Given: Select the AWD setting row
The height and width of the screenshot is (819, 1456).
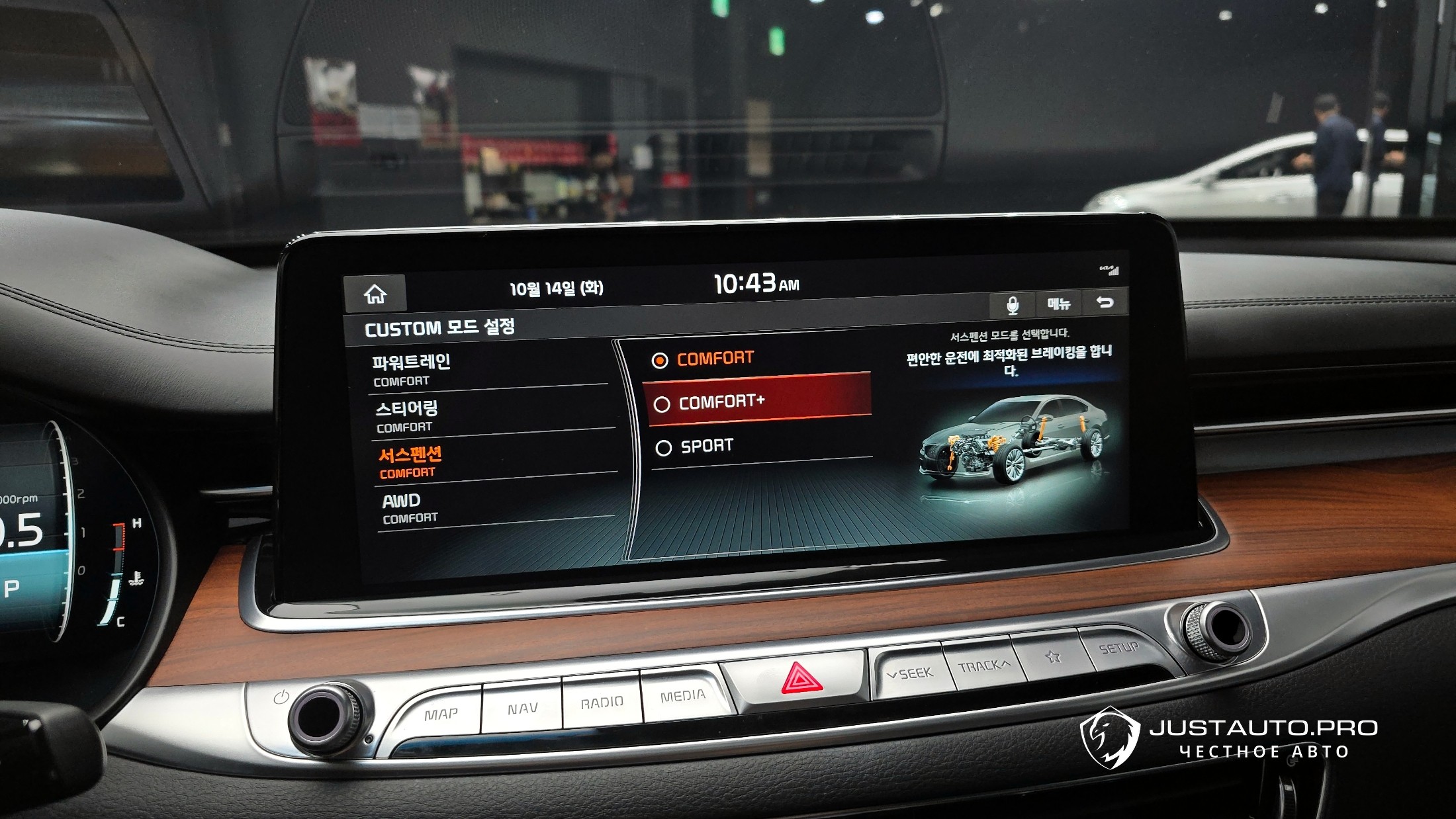Looking at the screenshot, I should [496, 508].
